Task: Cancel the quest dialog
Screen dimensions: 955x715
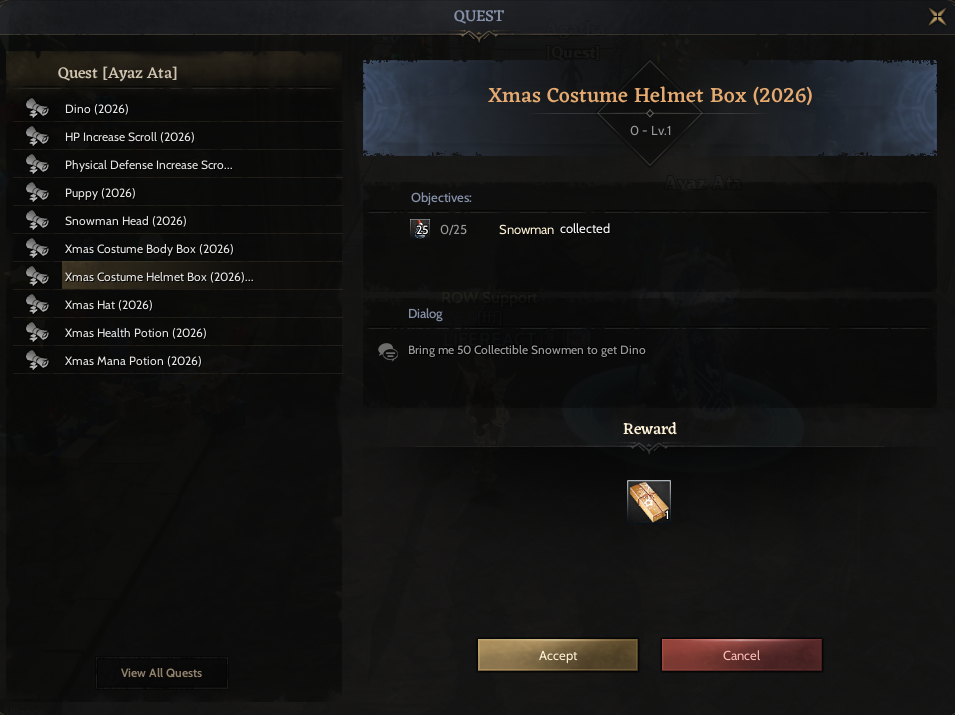Action: click(741, 655)
